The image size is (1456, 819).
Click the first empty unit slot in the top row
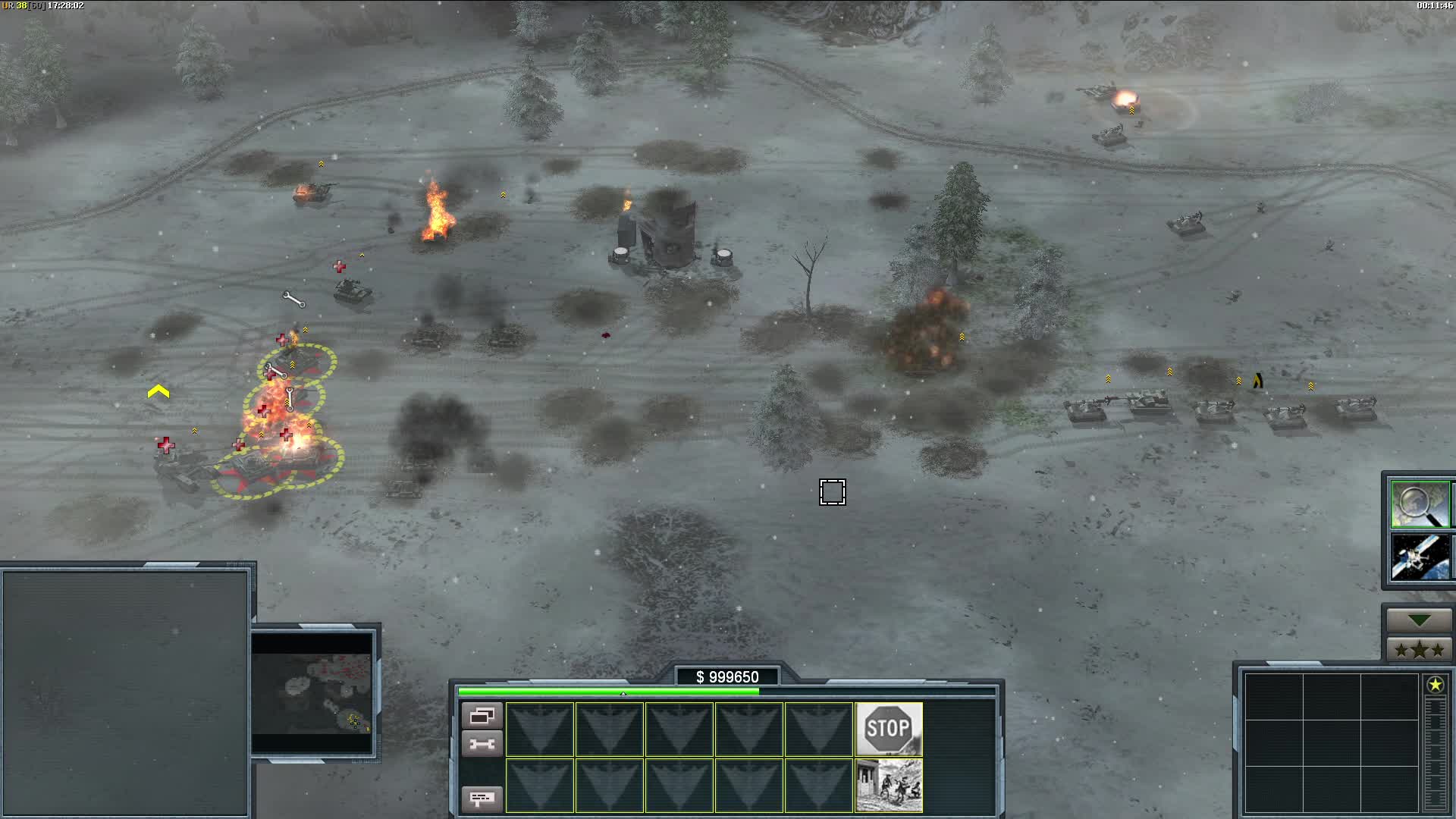[539, 730]
